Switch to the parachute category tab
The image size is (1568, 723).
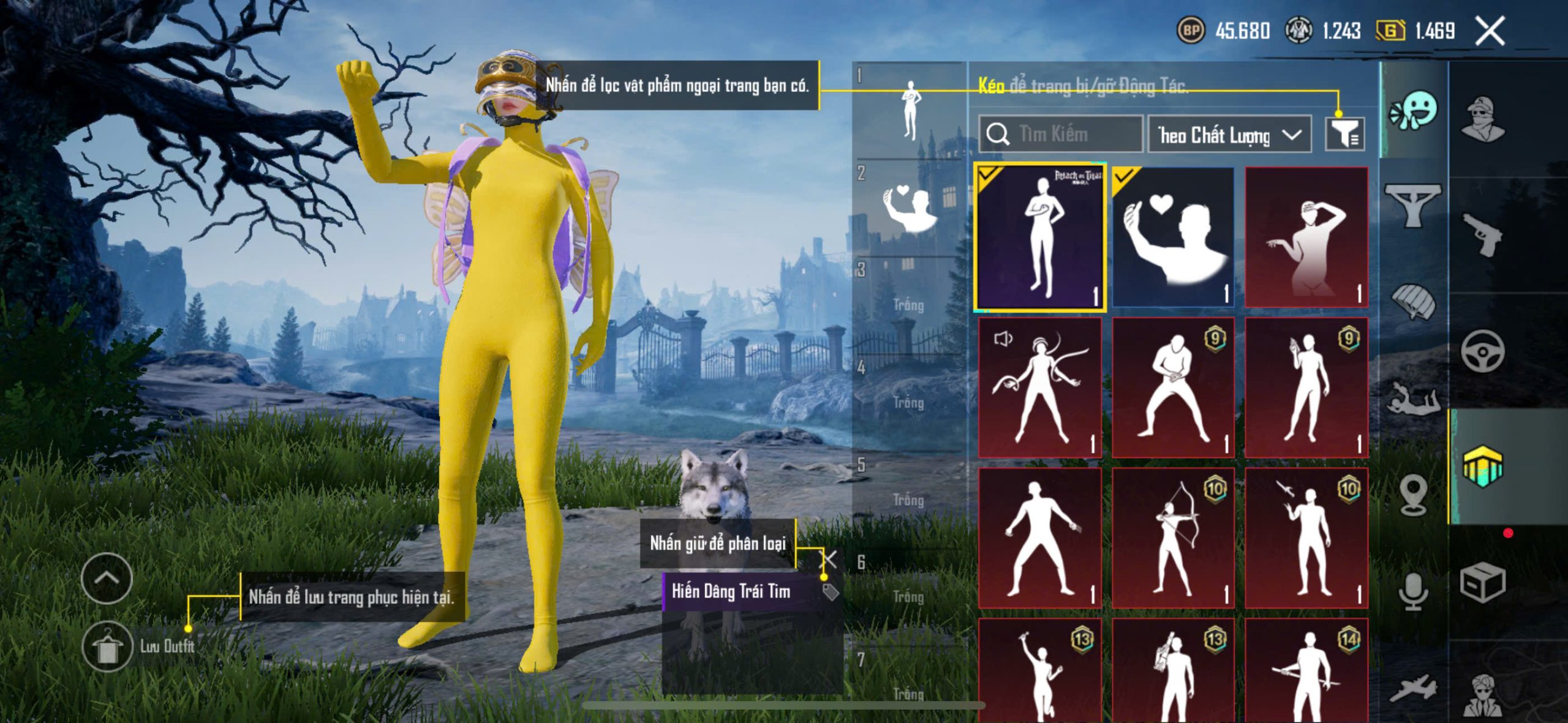pyautogui.click(x=1413, y=301)
